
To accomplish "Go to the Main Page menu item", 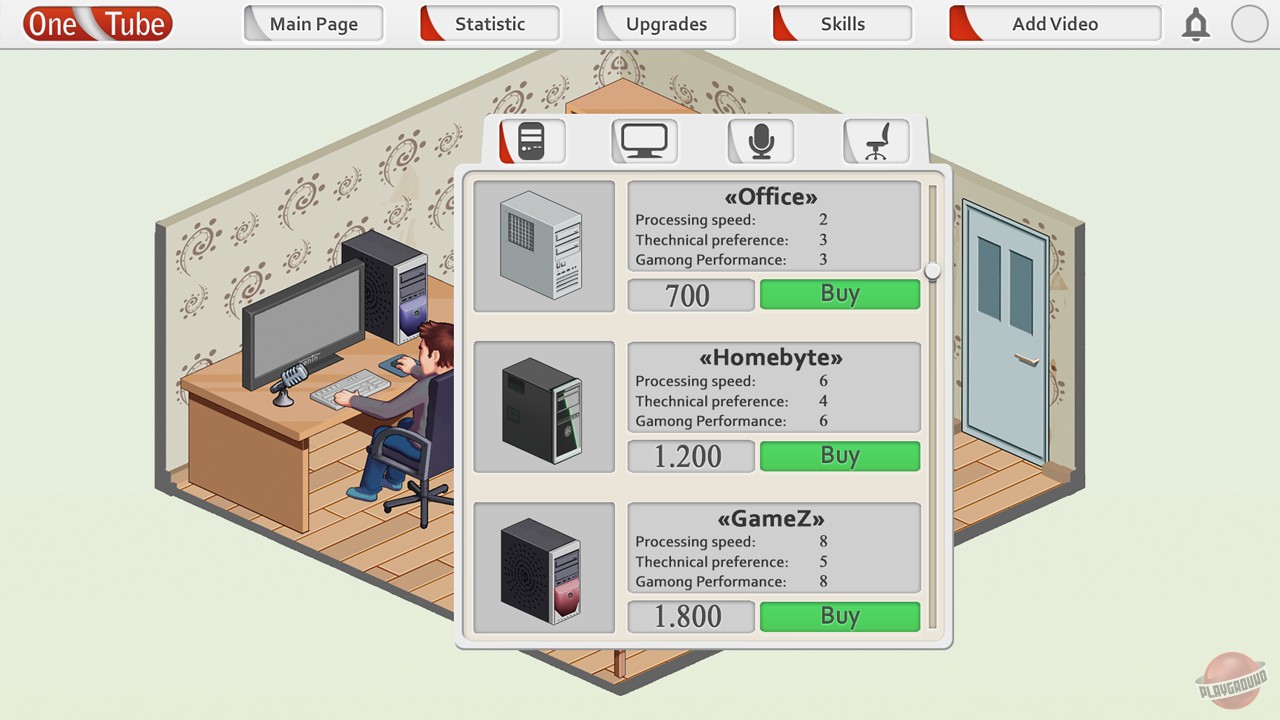I will click(x=312, y=23).
